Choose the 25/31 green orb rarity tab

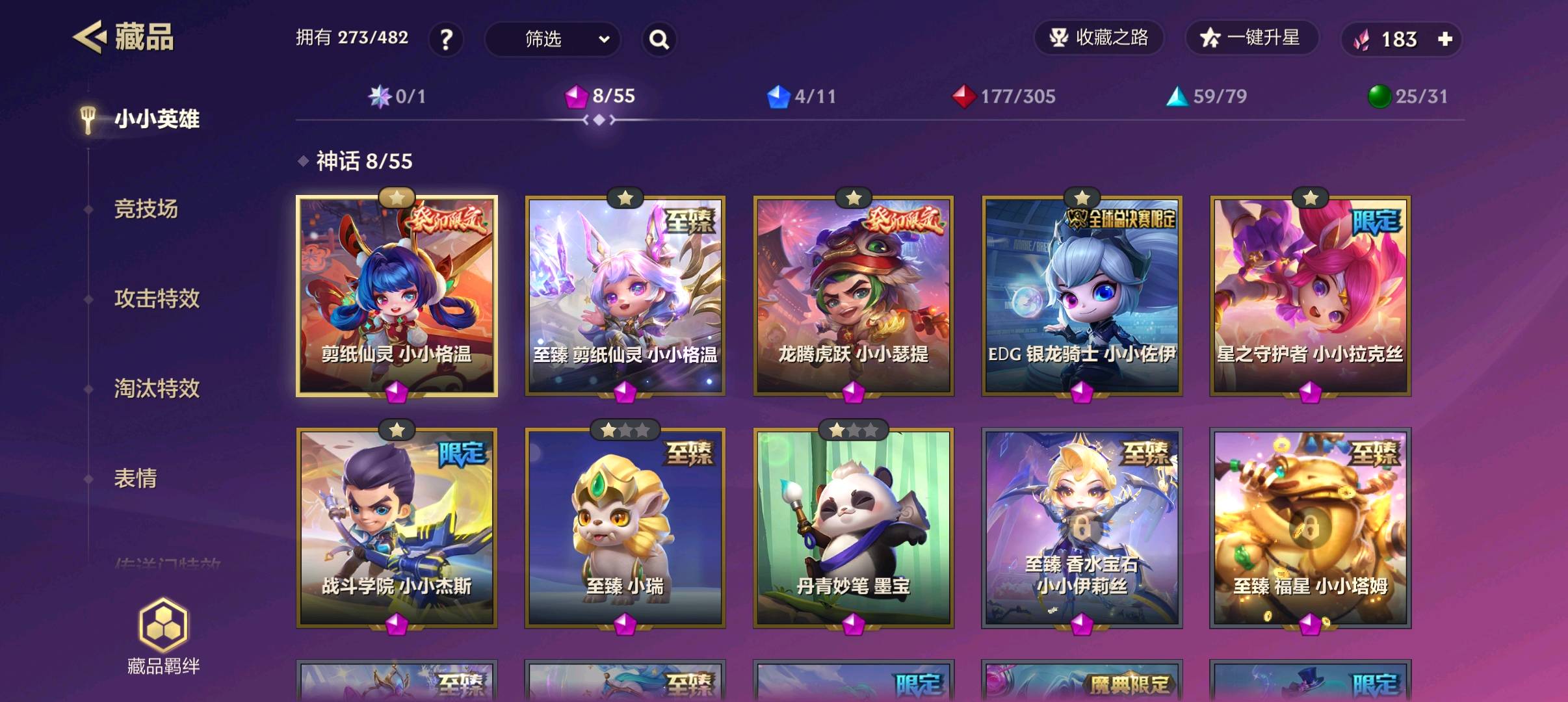[1408, 97]
